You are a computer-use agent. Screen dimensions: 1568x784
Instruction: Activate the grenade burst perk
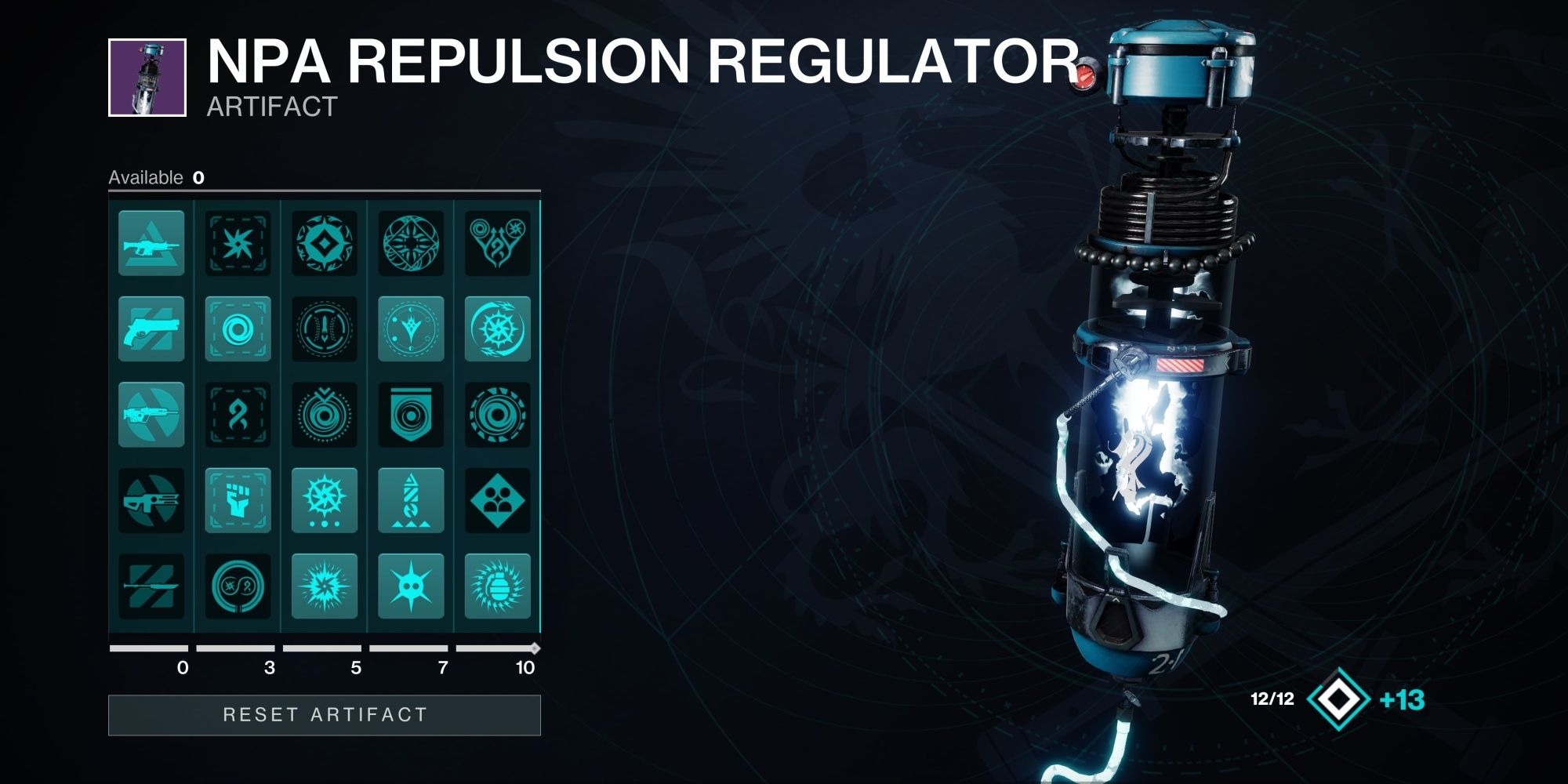pyautogui.click(x=498, y=586)
